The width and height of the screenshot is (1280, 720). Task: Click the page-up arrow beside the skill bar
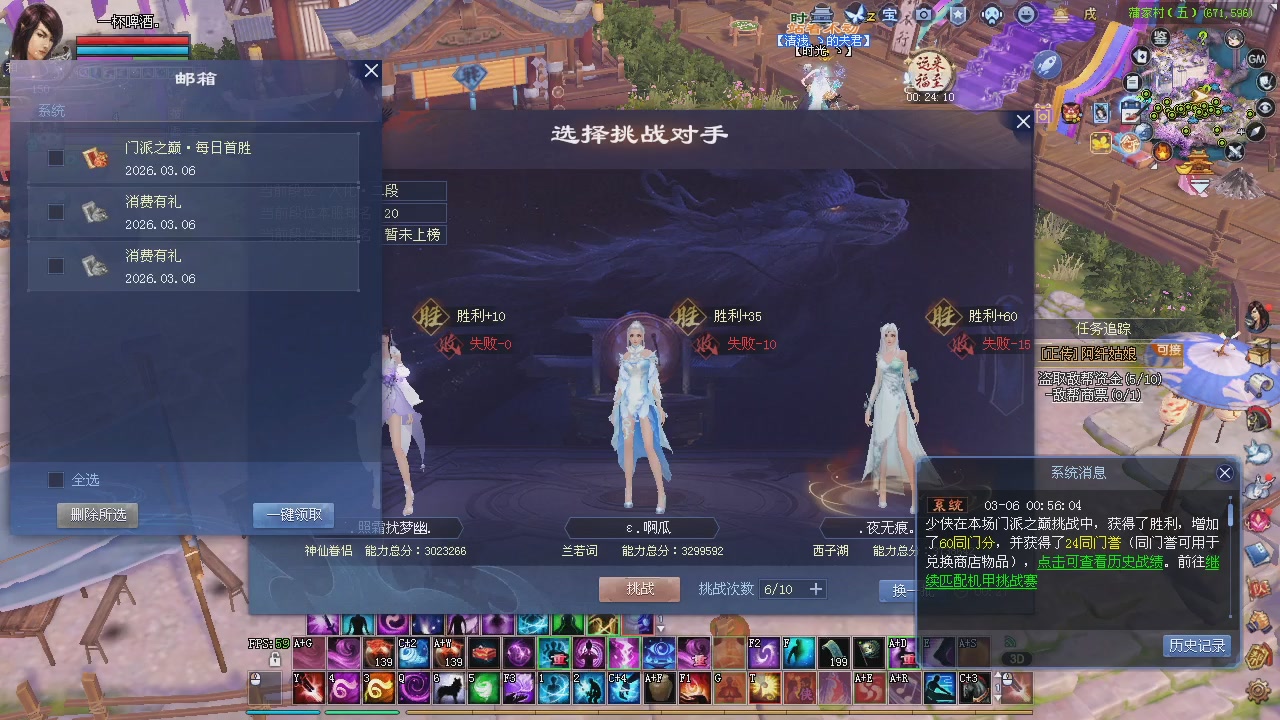(x=660, y=628)
